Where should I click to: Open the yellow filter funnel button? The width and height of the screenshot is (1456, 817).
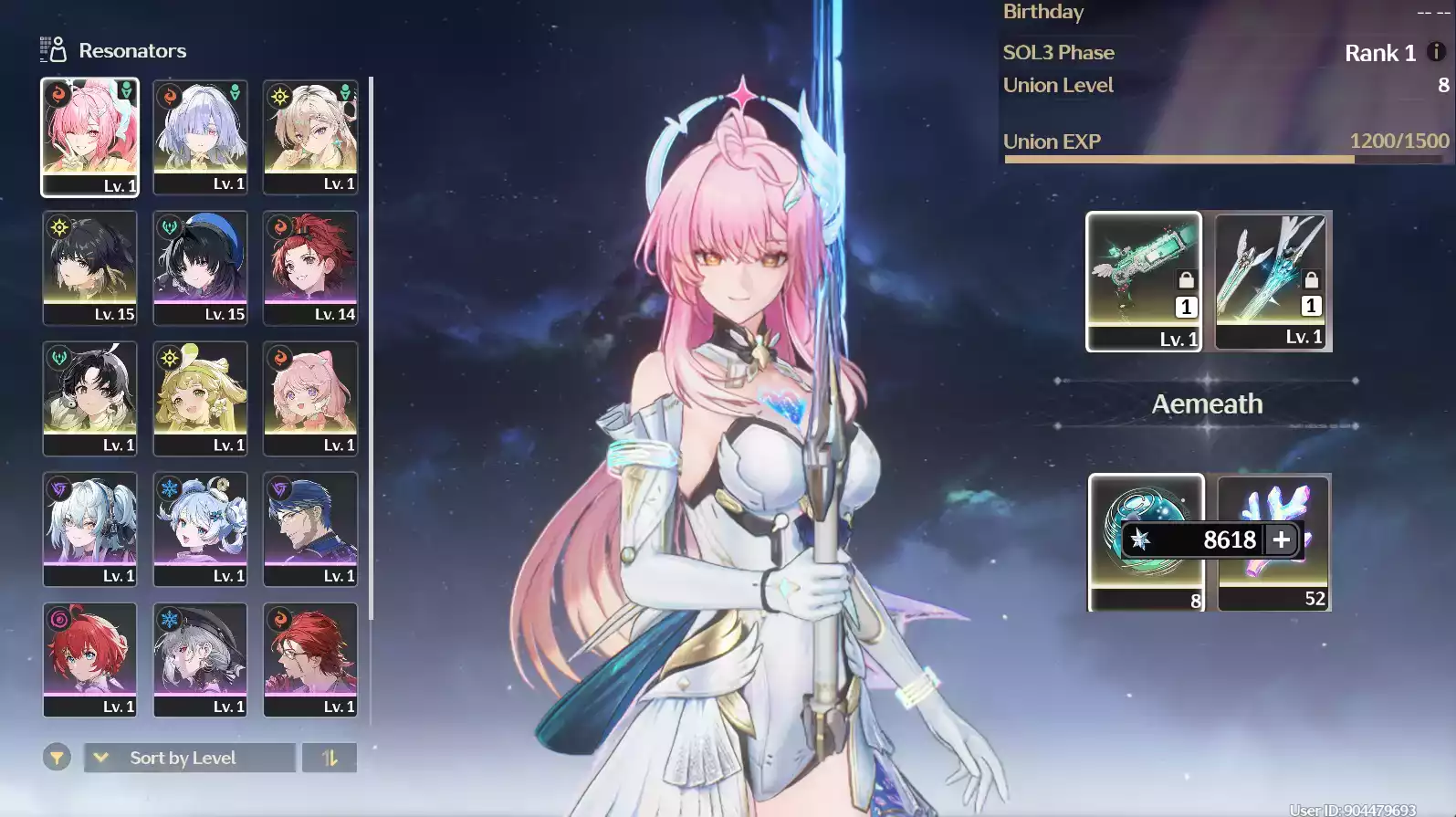tap(57, 758)
